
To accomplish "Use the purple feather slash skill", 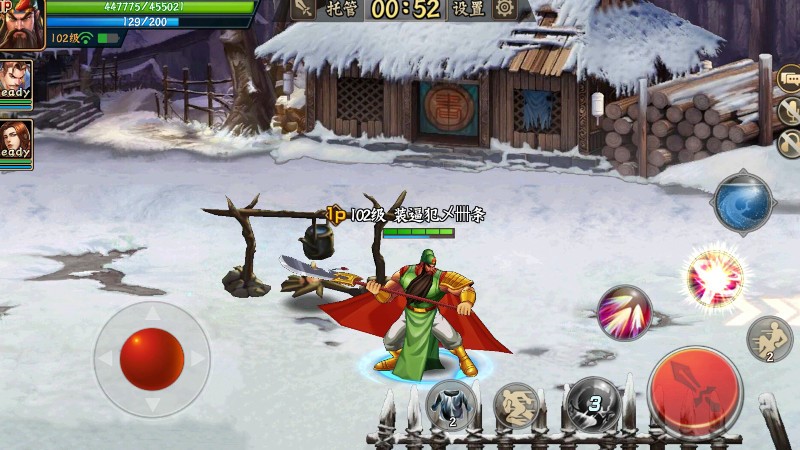I will tap(625, 313).
